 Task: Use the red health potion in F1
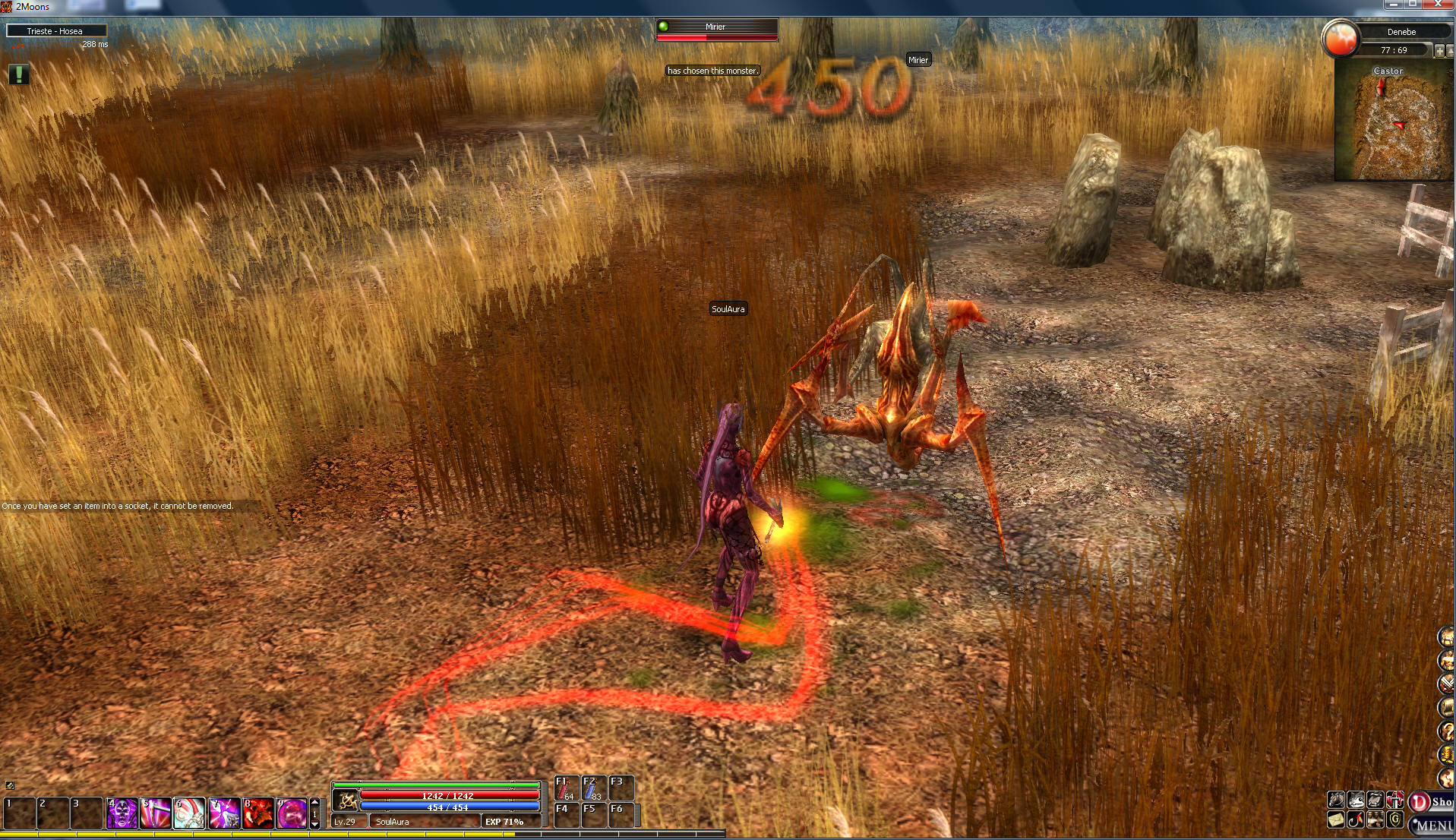[x=566, y=788]
